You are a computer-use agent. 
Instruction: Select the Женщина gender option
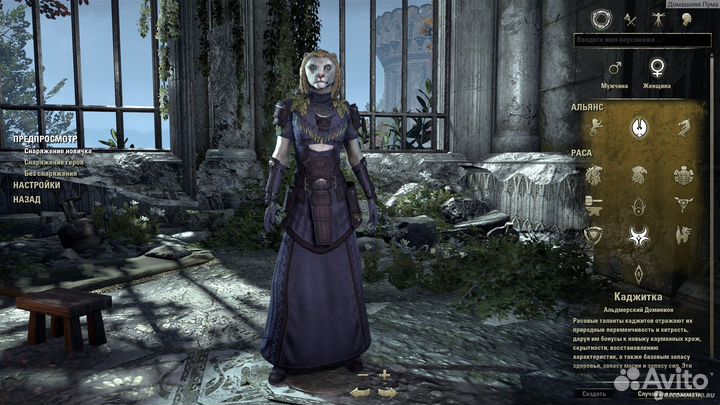[x=657, y=69]
